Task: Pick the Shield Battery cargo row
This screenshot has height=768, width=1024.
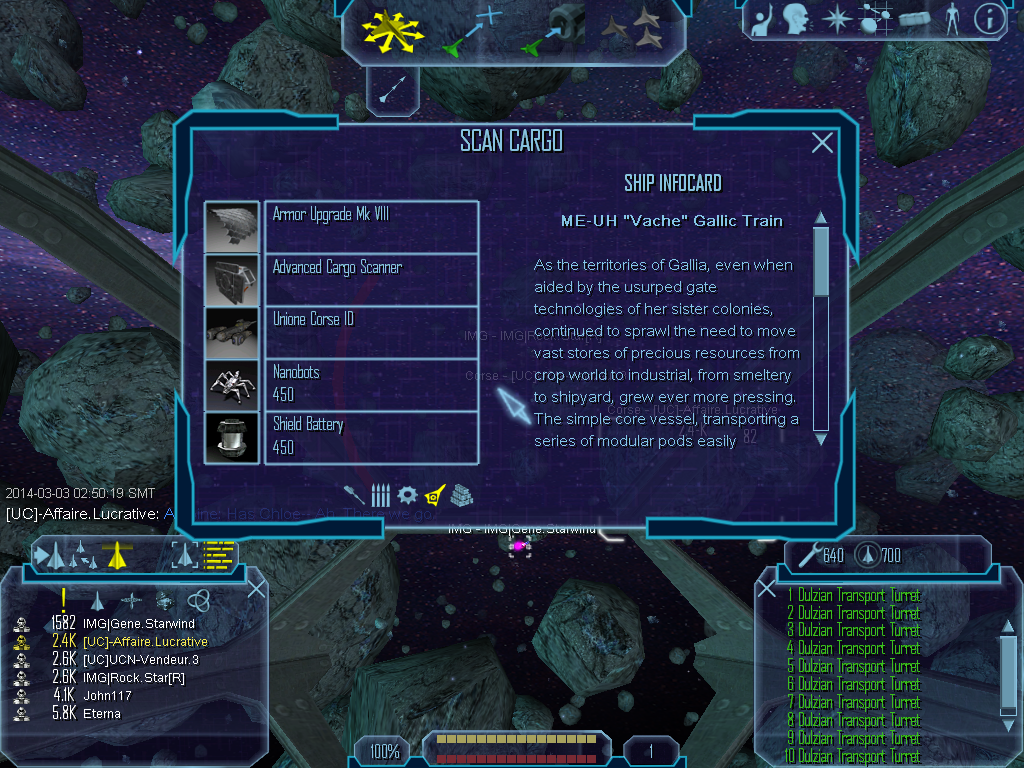Action: [371, 436]
